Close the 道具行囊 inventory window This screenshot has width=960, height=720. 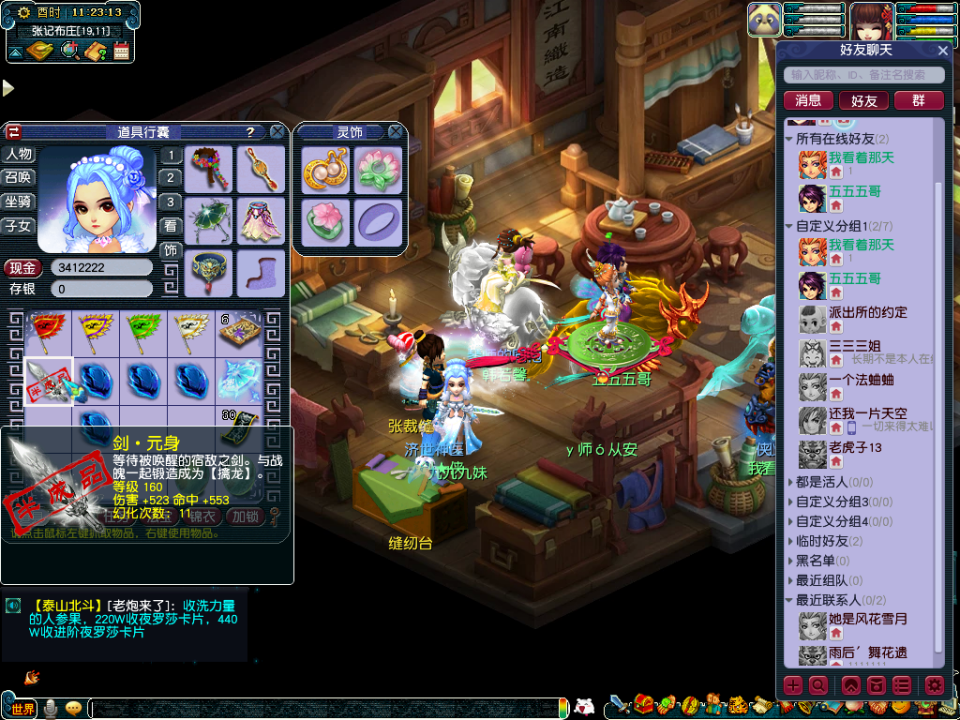pos(276,132)
